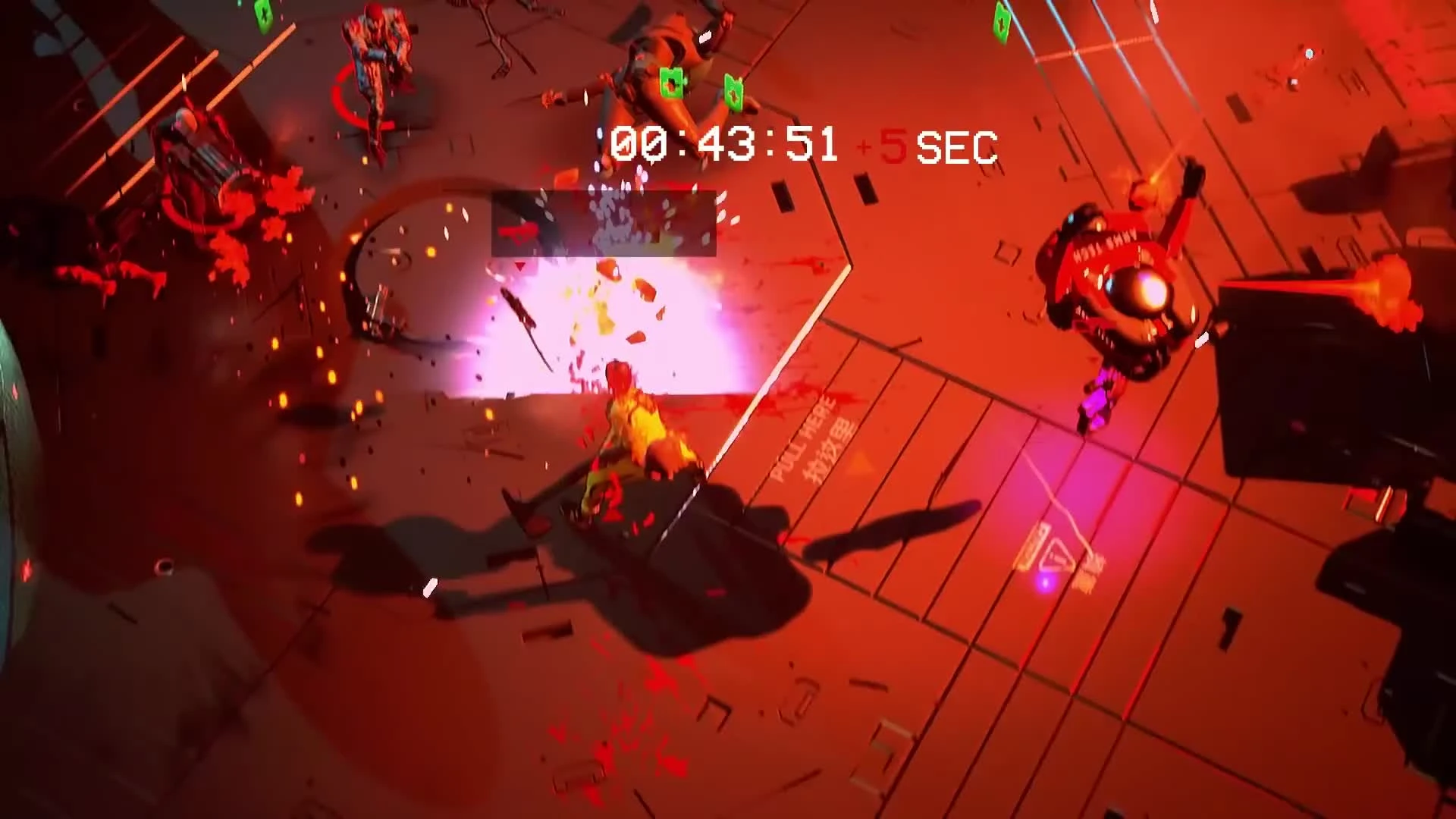Screen dimensions: 1456x819
Task: Click the mission timer showing 00:43:51
Action: tap(720, 144)
